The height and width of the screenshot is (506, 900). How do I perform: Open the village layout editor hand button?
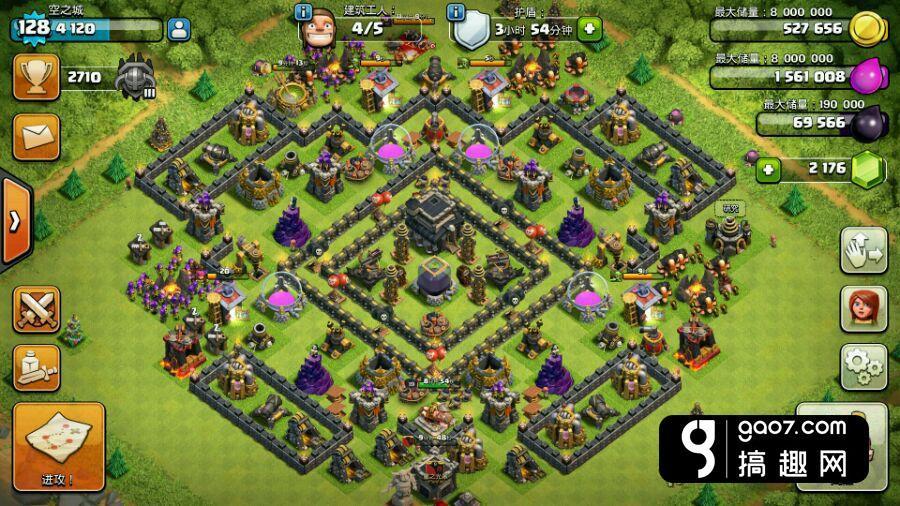pyautogui.click(x=860, y=251)
